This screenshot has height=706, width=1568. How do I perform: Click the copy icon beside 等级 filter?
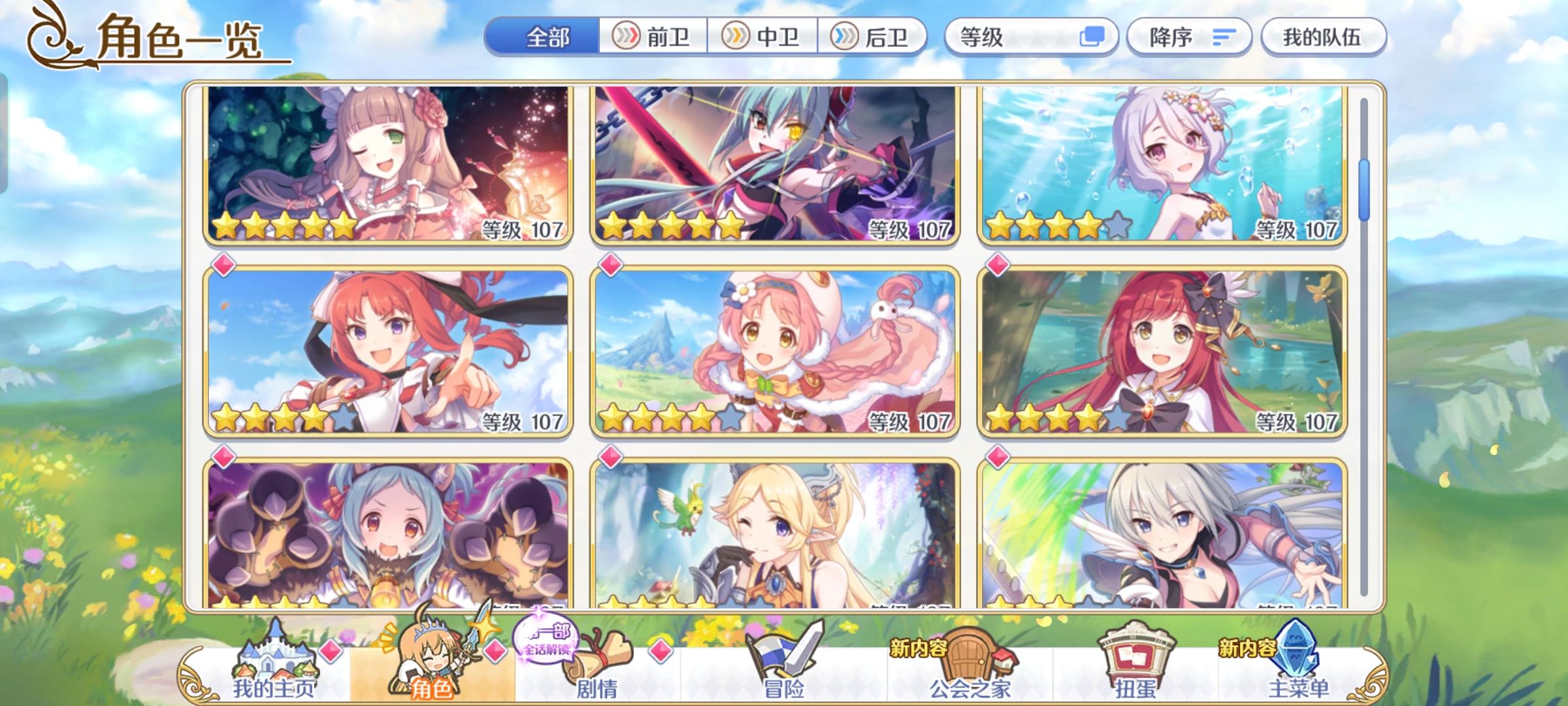(1094, 37)
